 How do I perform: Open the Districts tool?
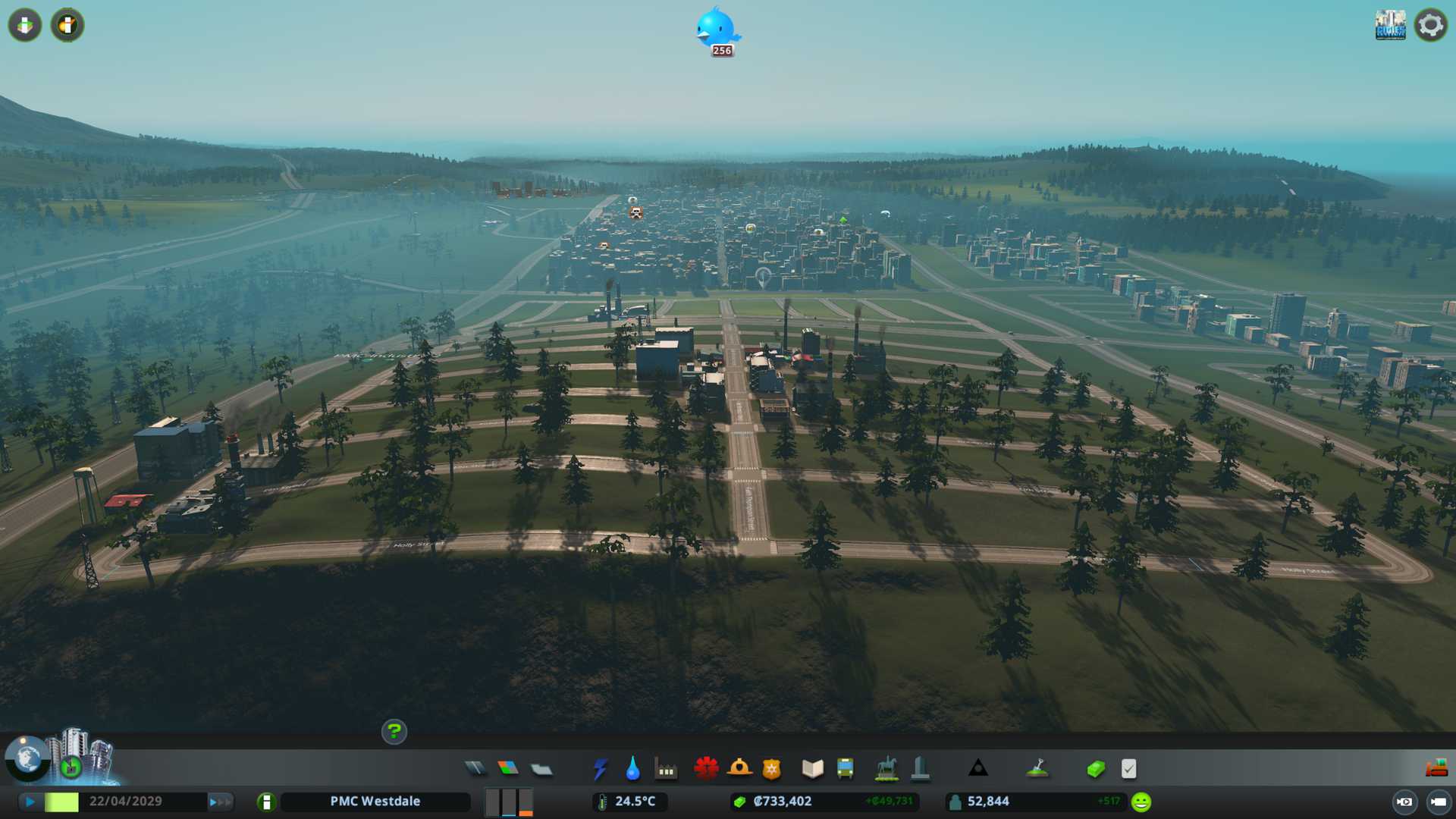pyautogui.click(x=541, y=770)
